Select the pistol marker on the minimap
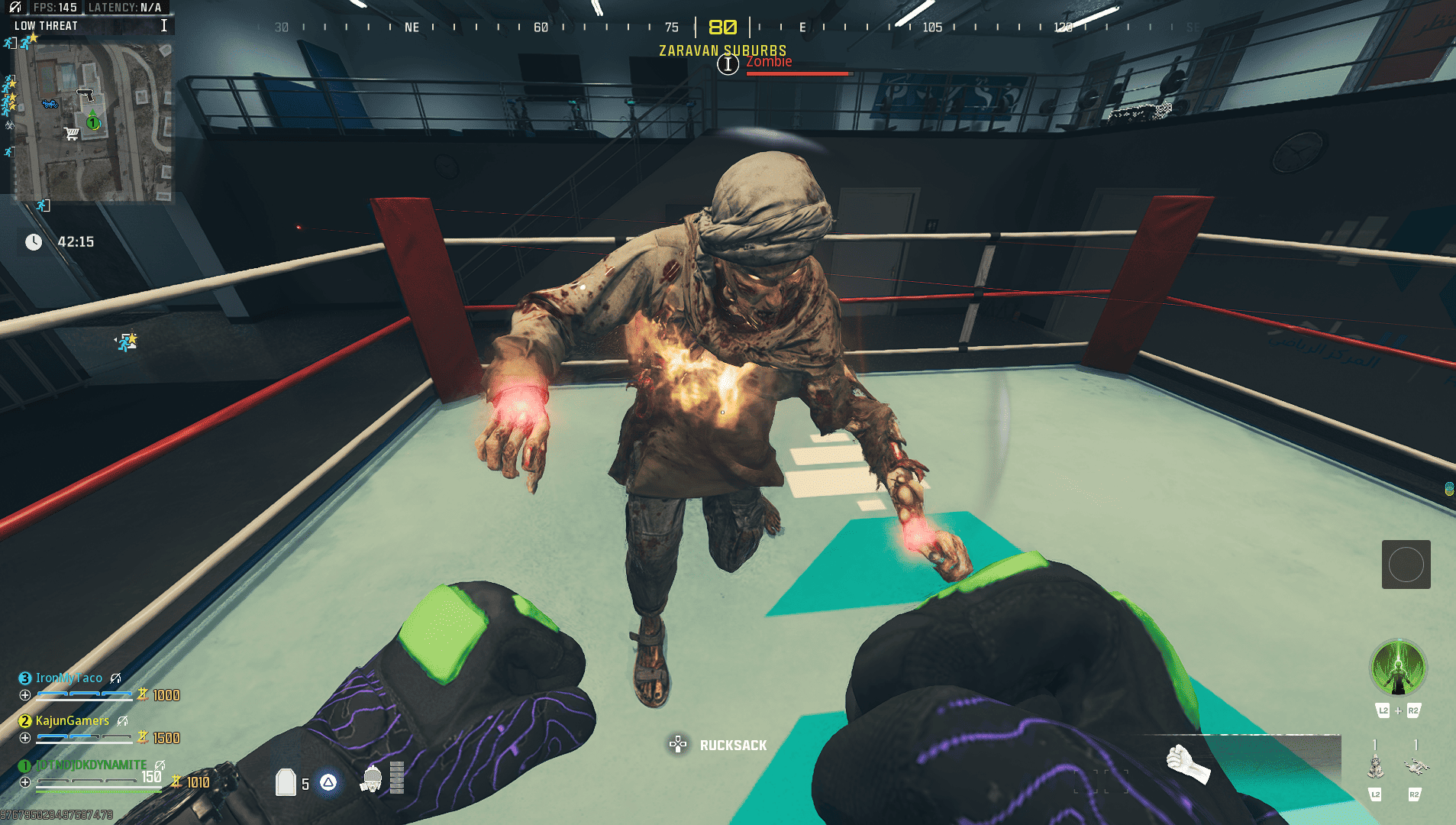This screenshot has width=1456, height=825. (86, 95)
